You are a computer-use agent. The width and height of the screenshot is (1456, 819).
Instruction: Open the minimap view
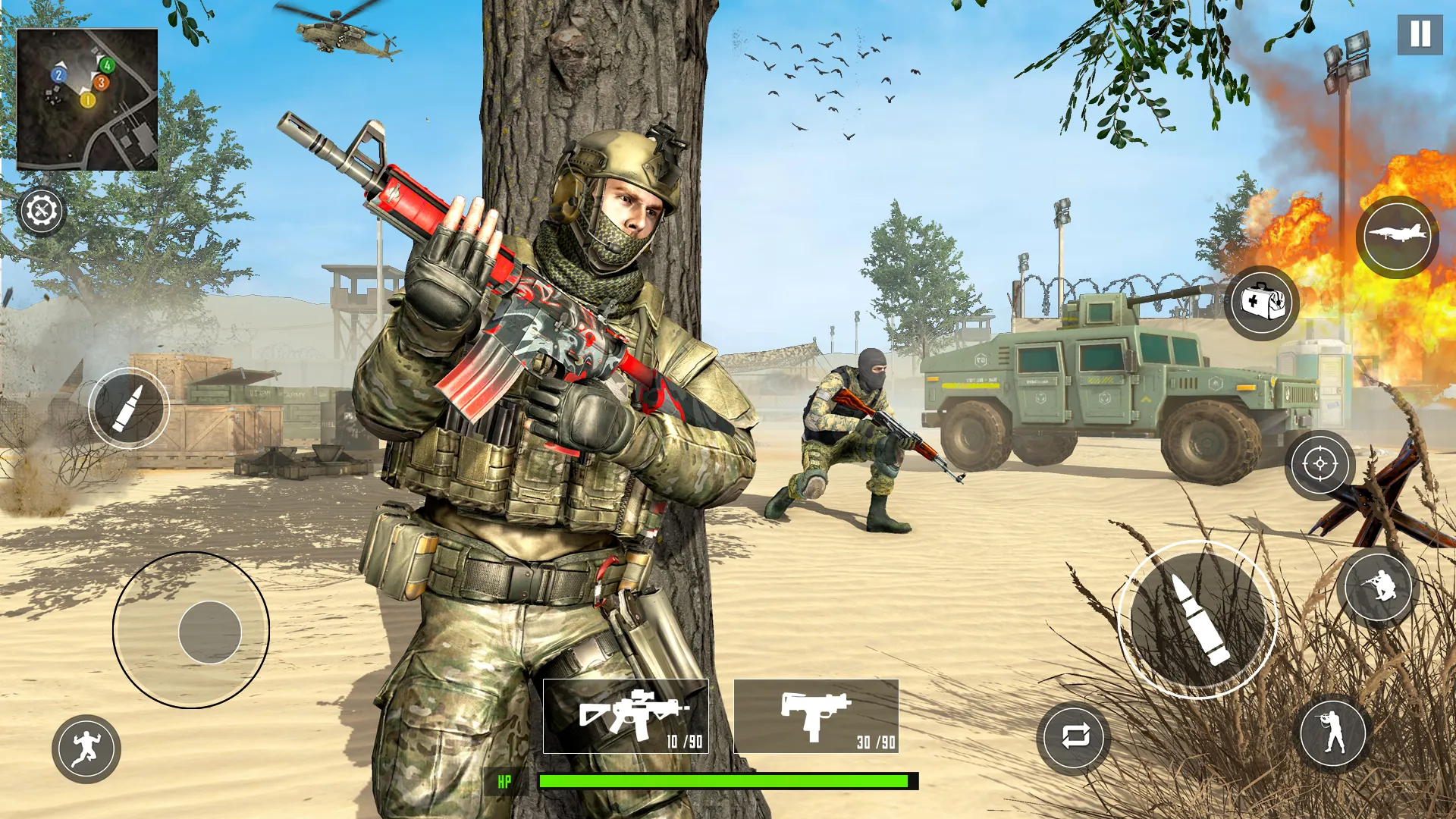coord(89,97)
